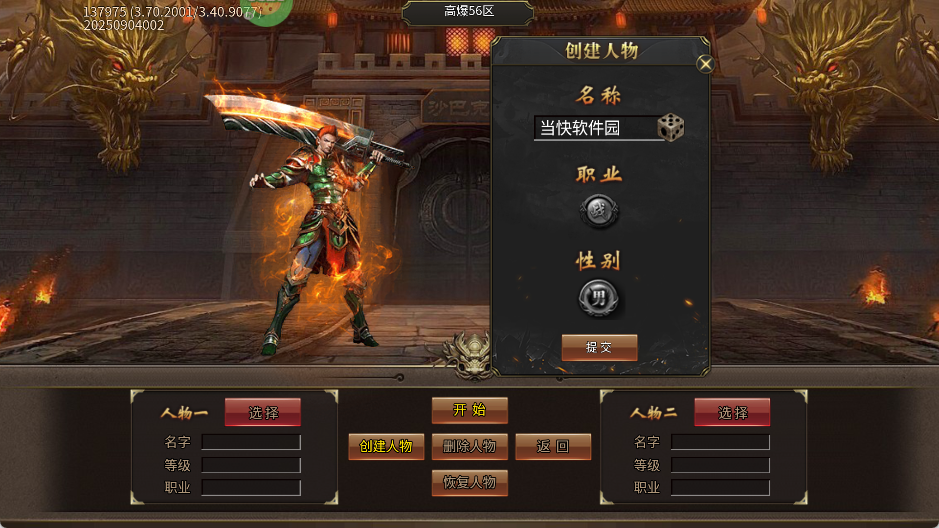
Task: Close the 创建人物 dialog
Action: (x=705, y=65)
